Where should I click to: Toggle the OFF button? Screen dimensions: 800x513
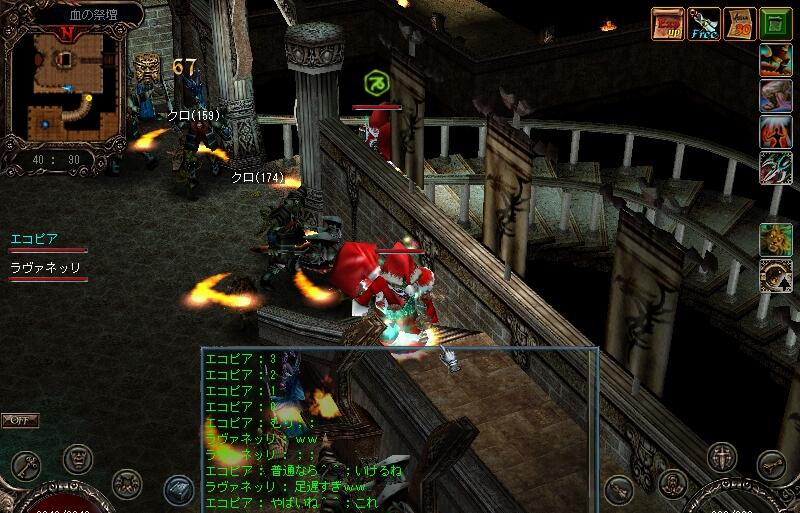pyautogui.click(x=20, y=421)
